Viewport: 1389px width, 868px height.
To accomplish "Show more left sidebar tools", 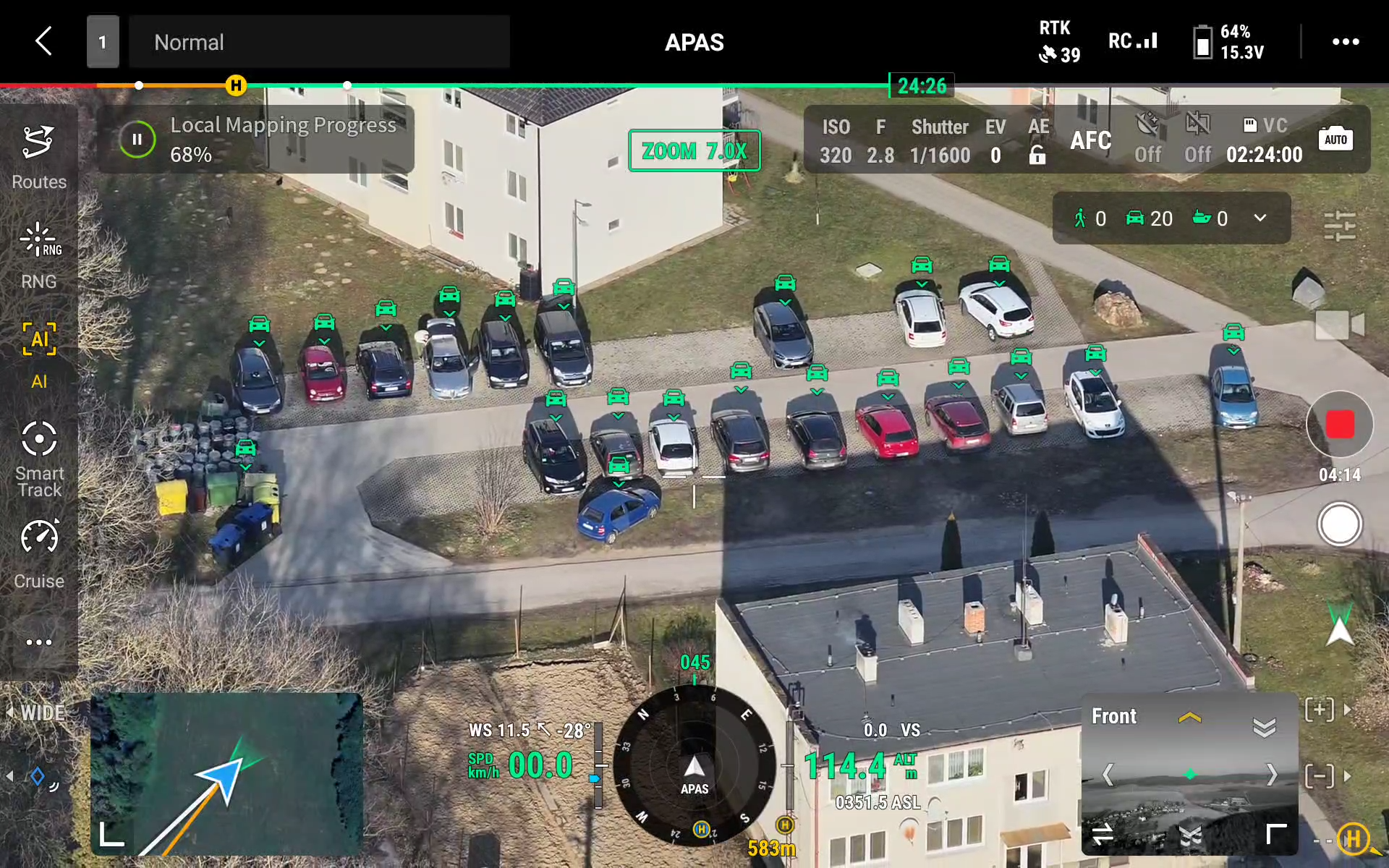I will [39, 642].
